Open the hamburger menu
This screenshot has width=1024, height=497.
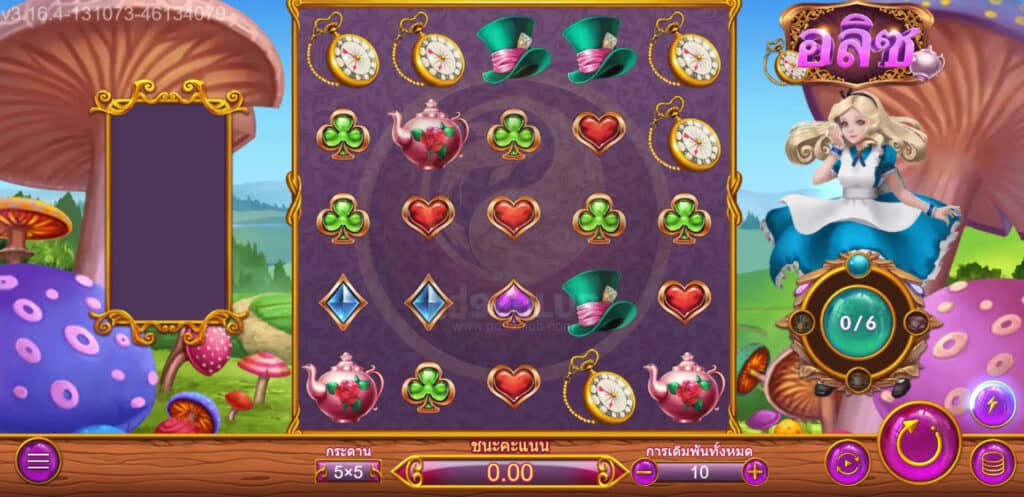[38, 461]
